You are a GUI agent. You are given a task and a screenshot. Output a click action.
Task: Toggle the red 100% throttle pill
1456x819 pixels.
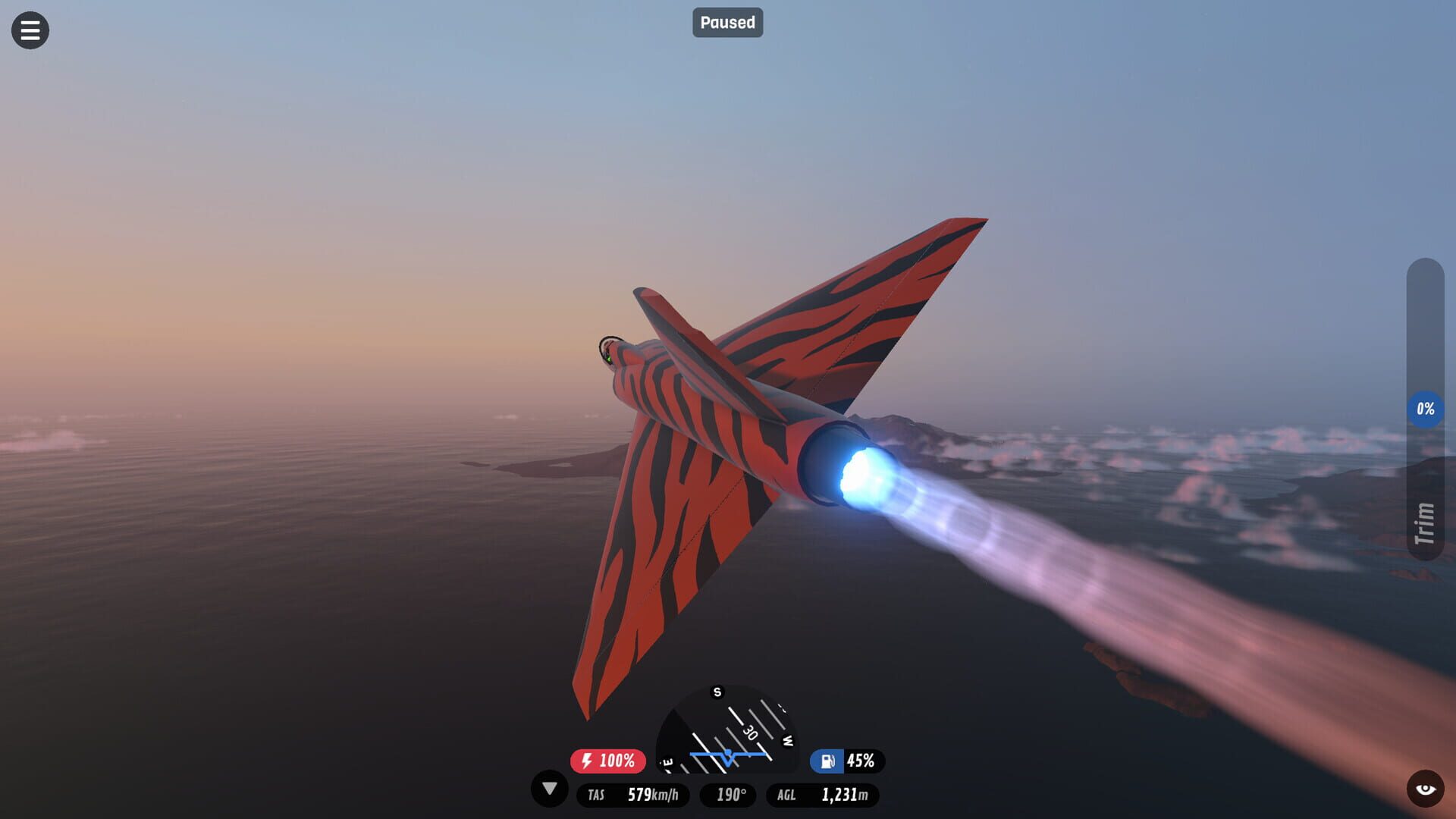(607, 761)
